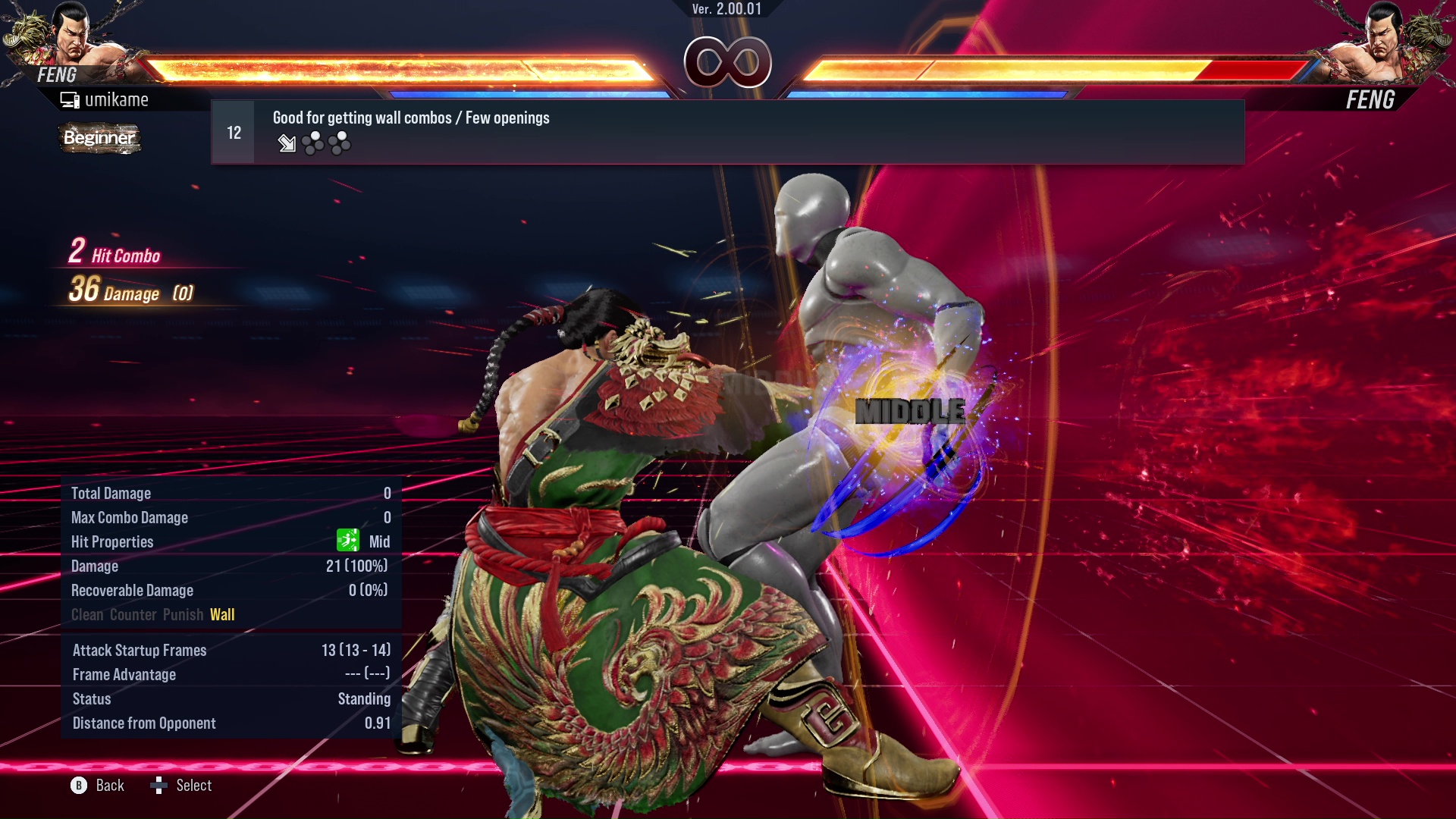Viewport: 1456px width, 819px height.
Task: Select the down-forward arrow input icon
Action: (x=287, y=143)
